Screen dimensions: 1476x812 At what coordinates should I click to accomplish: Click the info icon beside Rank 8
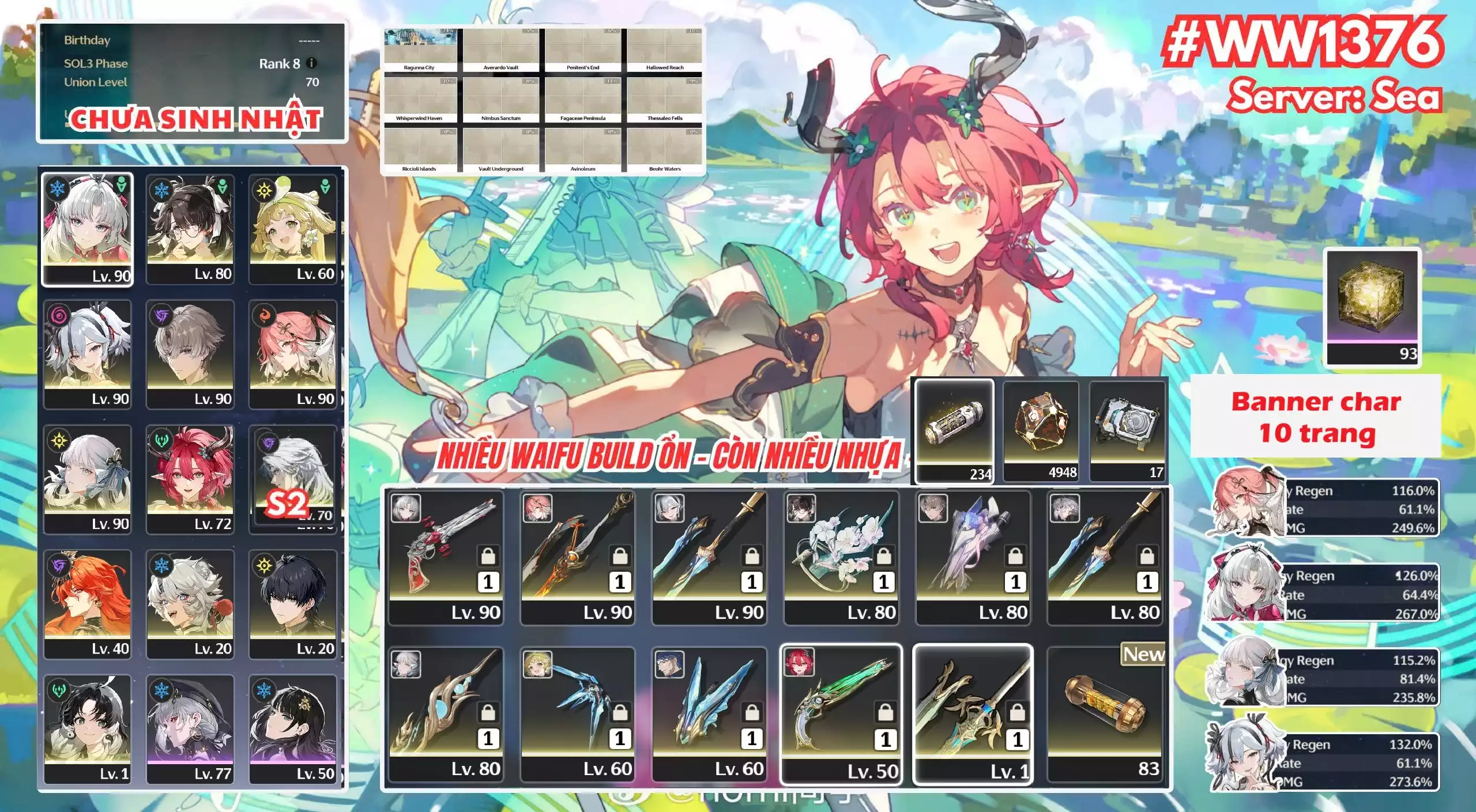tap(311, 63)
